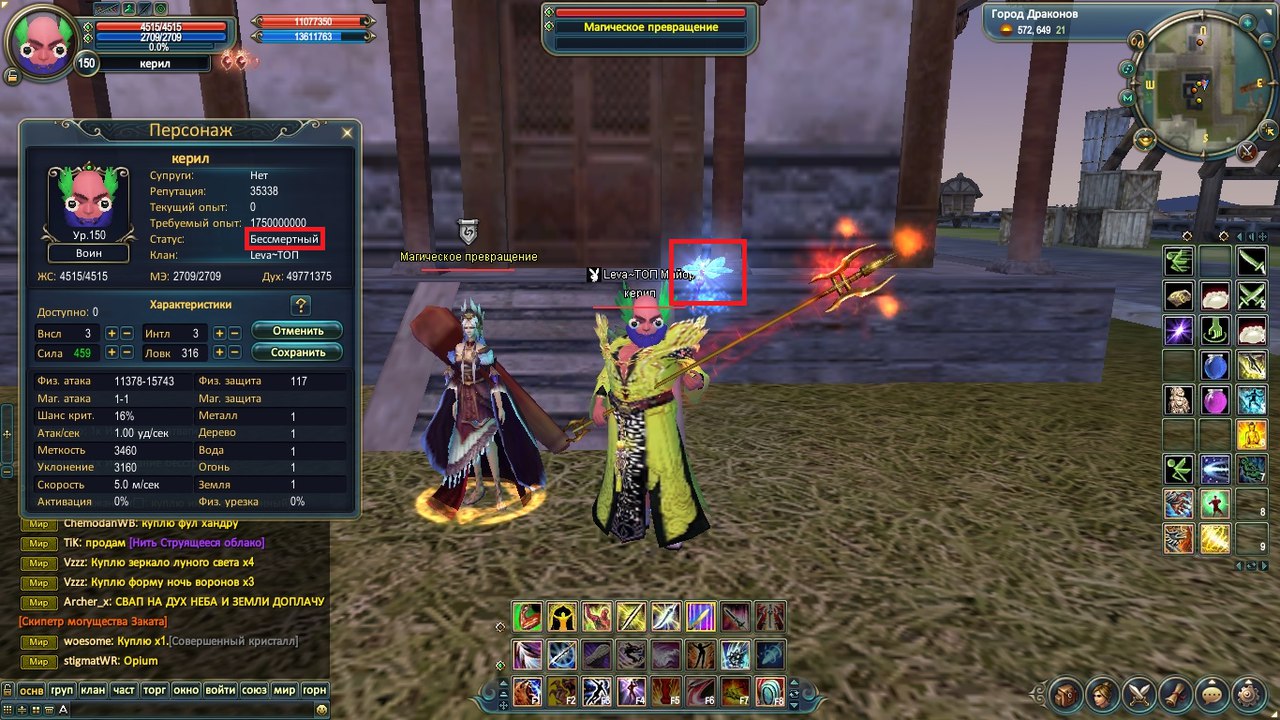Open the world map M button
The image size is (1280, 720).
(x=1127, y=98)
